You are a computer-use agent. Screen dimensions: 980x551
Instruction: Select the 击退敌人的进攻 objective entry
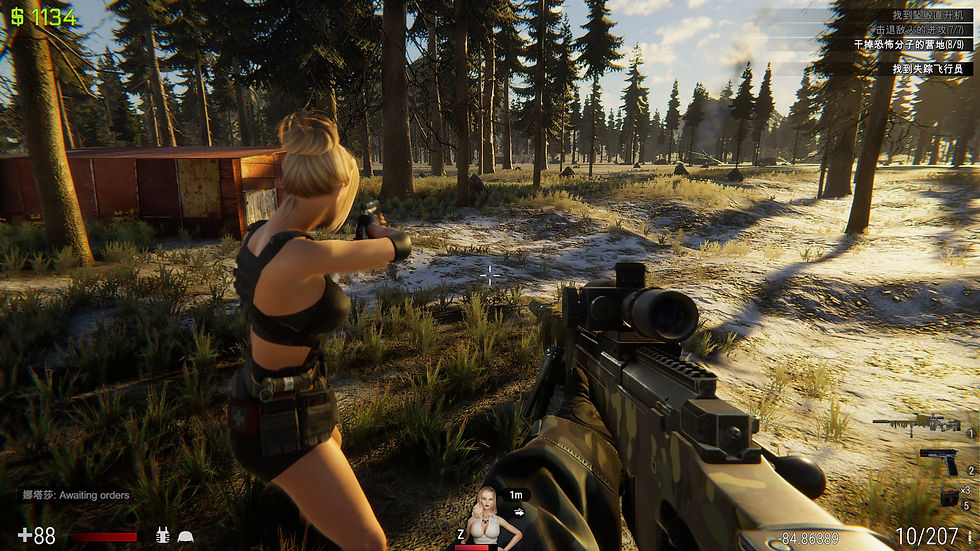[x=918, y=31]
